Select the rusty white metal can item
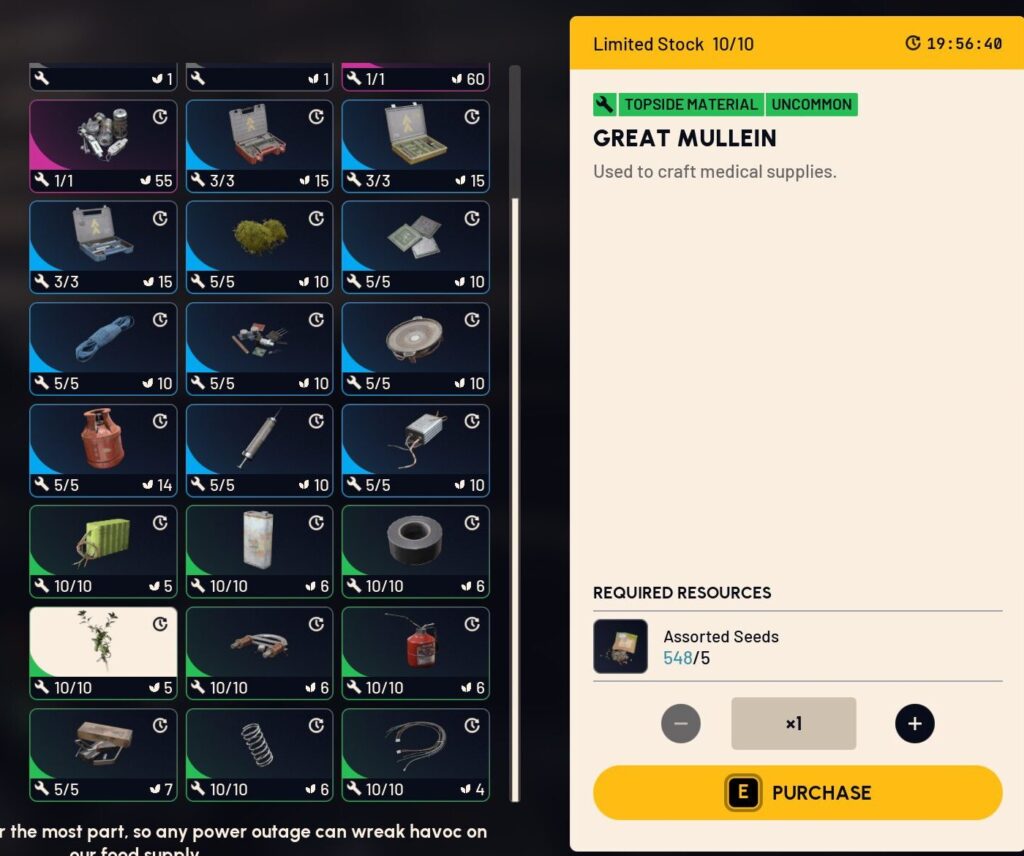The image size is (1024, 856). click(259, 551)
